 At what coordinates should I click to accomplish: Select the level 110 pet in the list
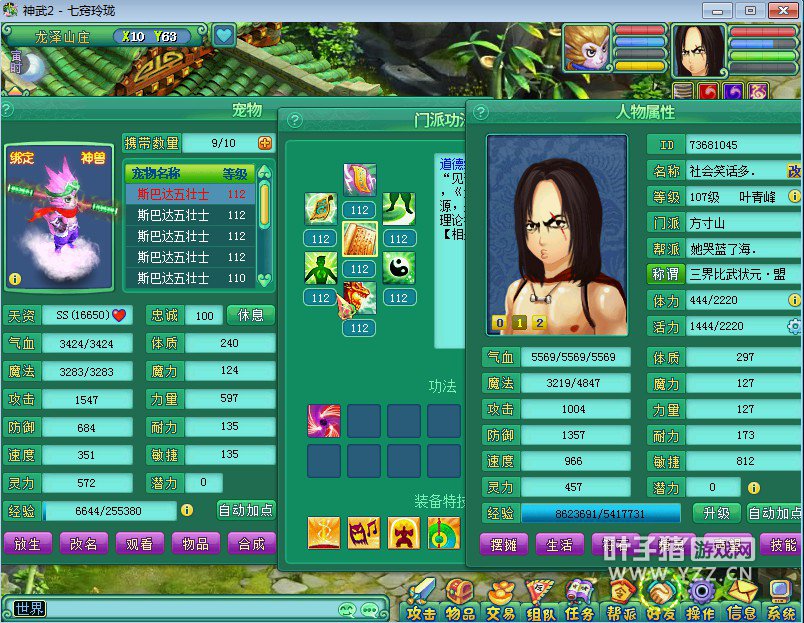click(191, 278)
